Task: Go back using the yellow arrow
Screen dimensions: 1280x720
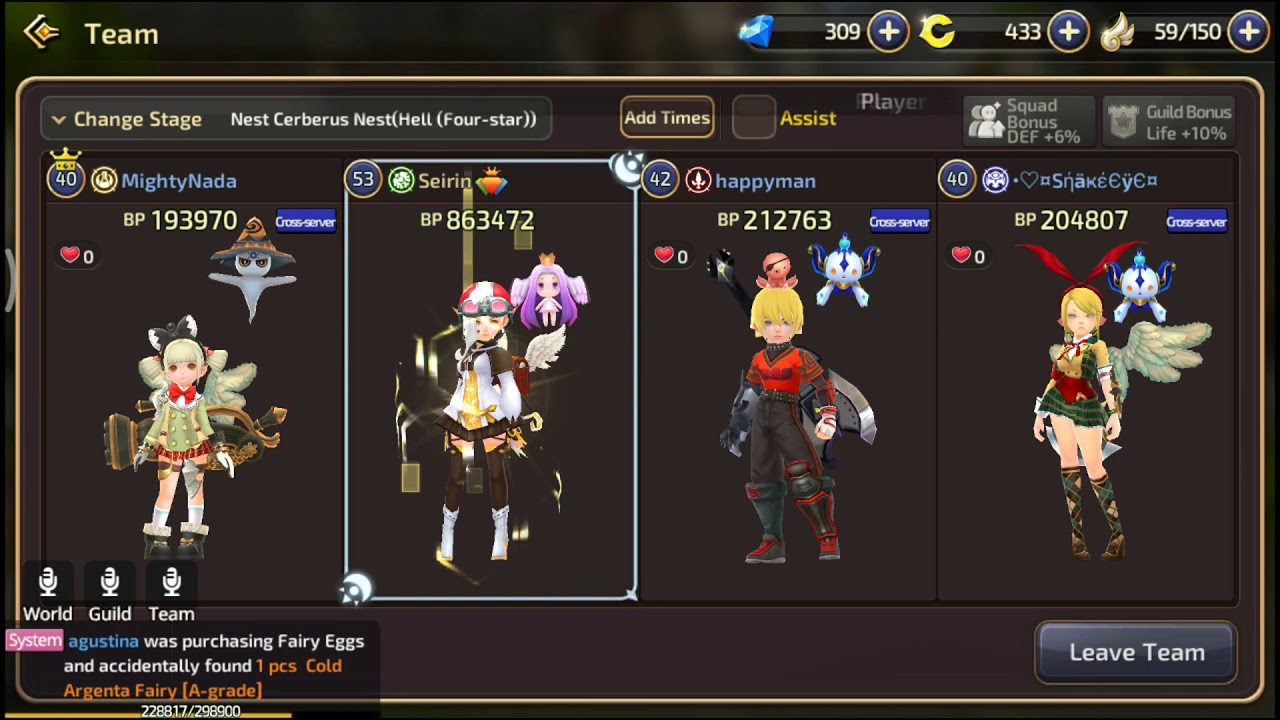Action: point(42,33)
